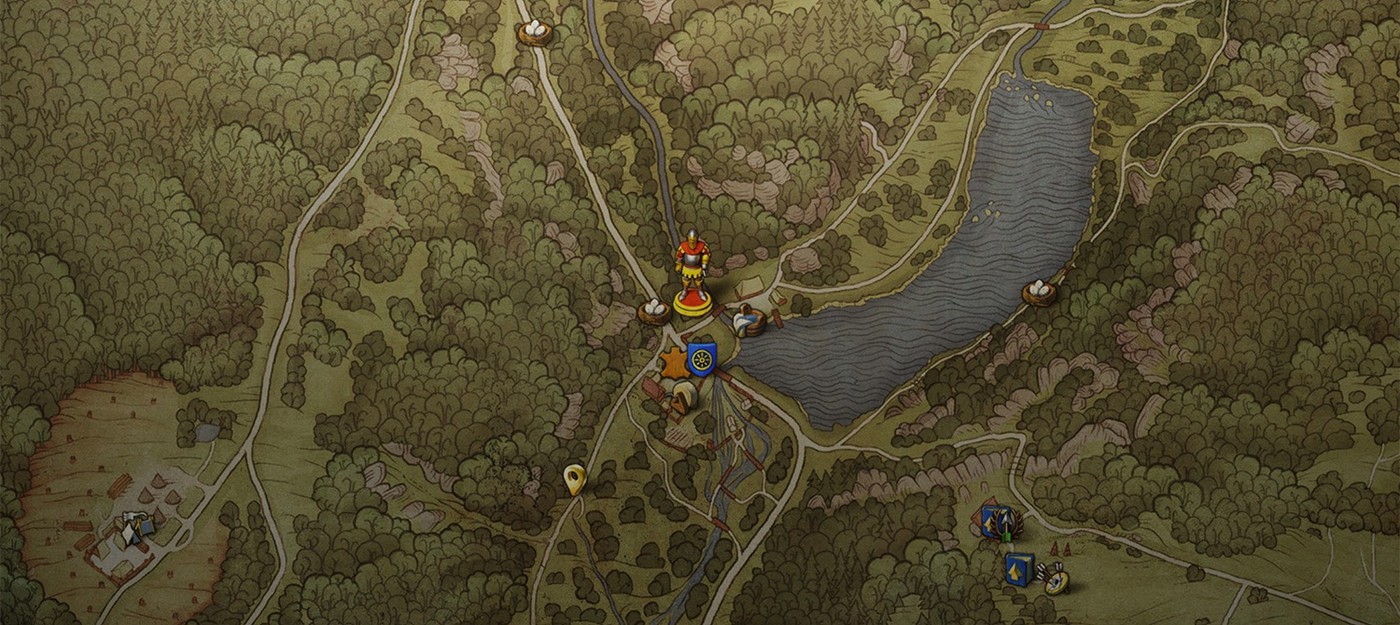The image size is (1400, 625).
Task: Select the blue book marker beside archery target
Action: (1019, 567)
